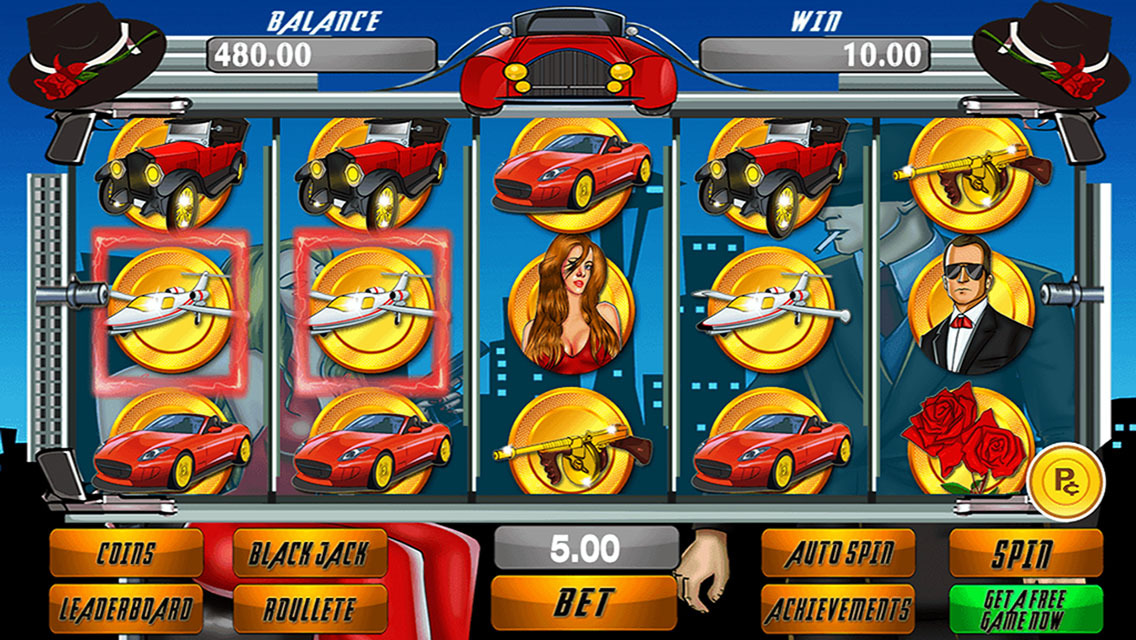Switch to the Roullete game
Screen dimensions: 1136x640
click(310, 608)
